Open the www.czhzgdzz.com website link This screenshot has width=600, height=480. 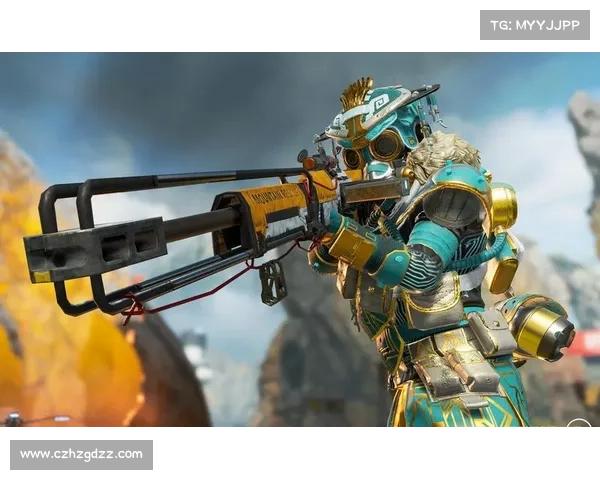(83, 455)
